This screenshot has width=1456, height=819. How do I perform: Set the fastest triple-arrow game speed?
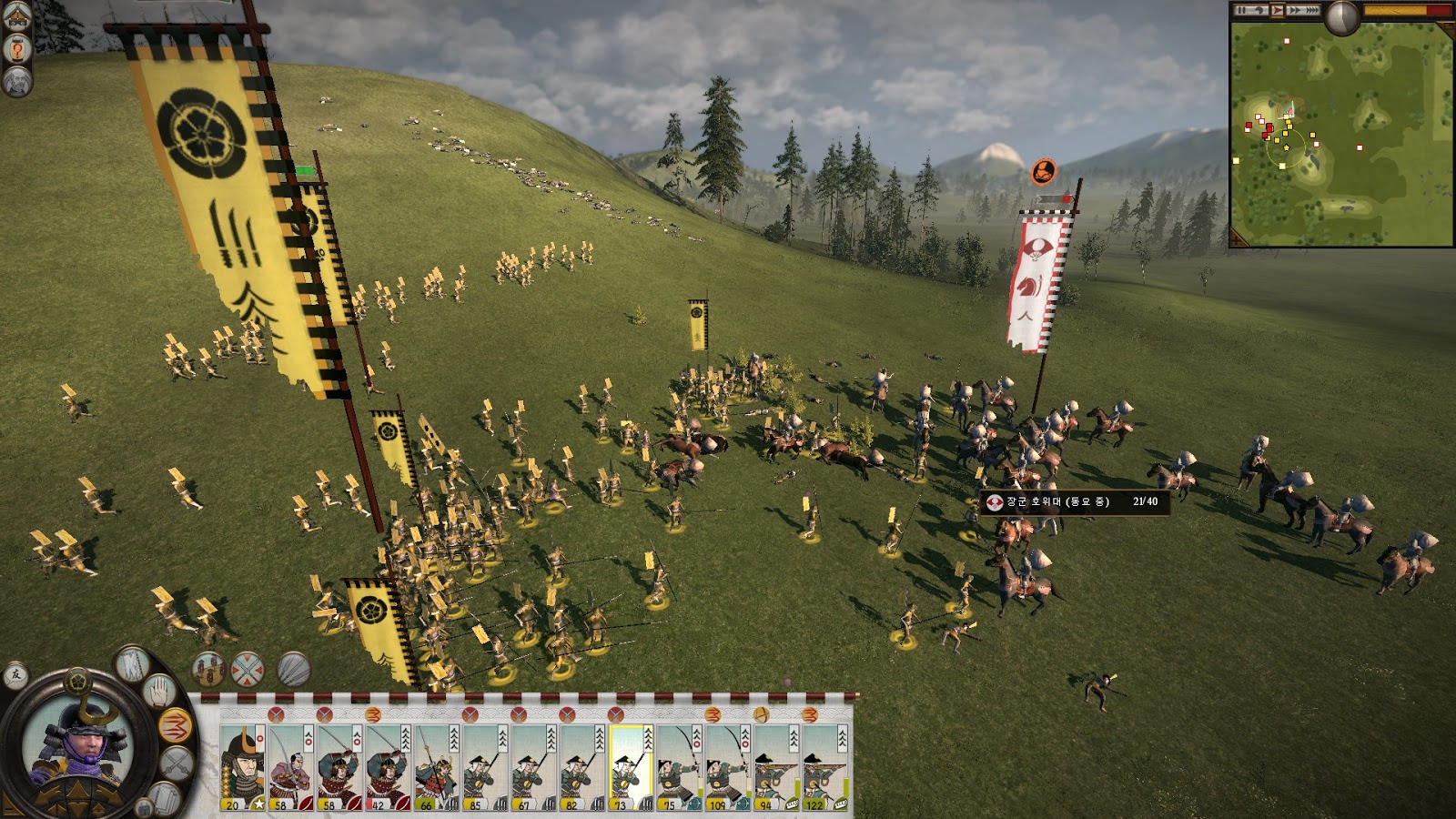click(x=1312, y=10)
